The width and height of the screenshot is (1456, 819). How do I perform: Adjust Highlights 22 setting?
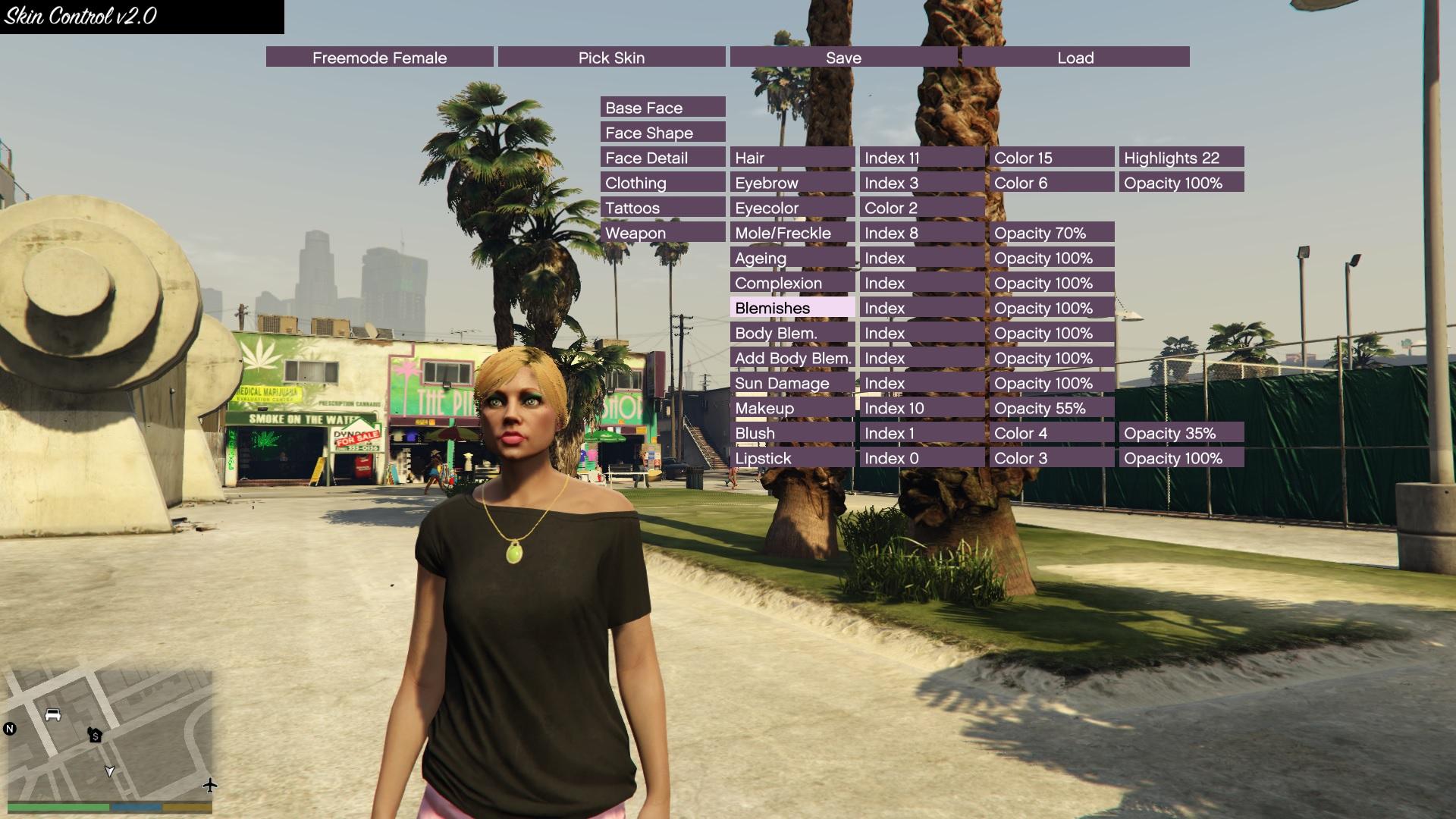(x=1181, y=158)
